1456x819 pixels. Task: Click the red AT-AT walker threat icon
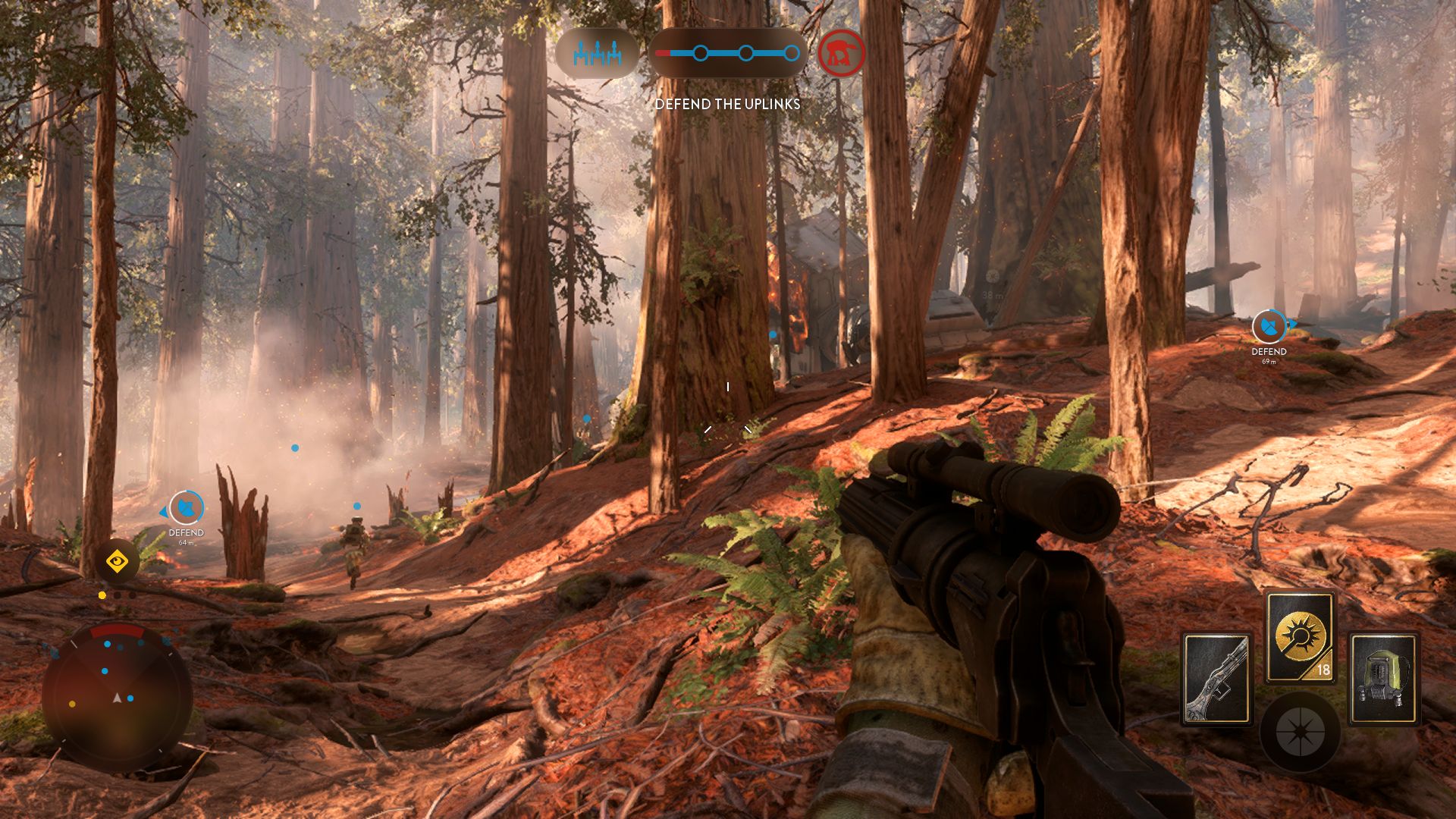[x=841, y=55]
